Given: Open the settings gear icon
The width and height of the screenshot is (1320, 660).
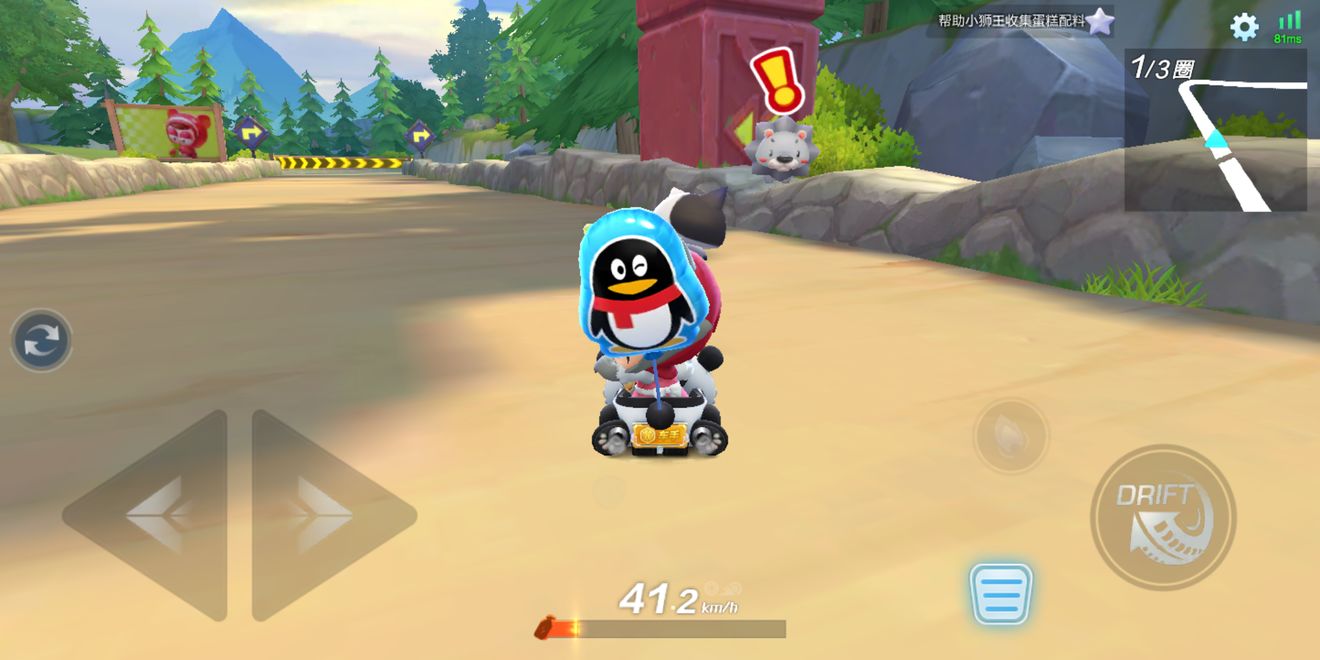Looking at the screenshot, I should click(1244, 26).
